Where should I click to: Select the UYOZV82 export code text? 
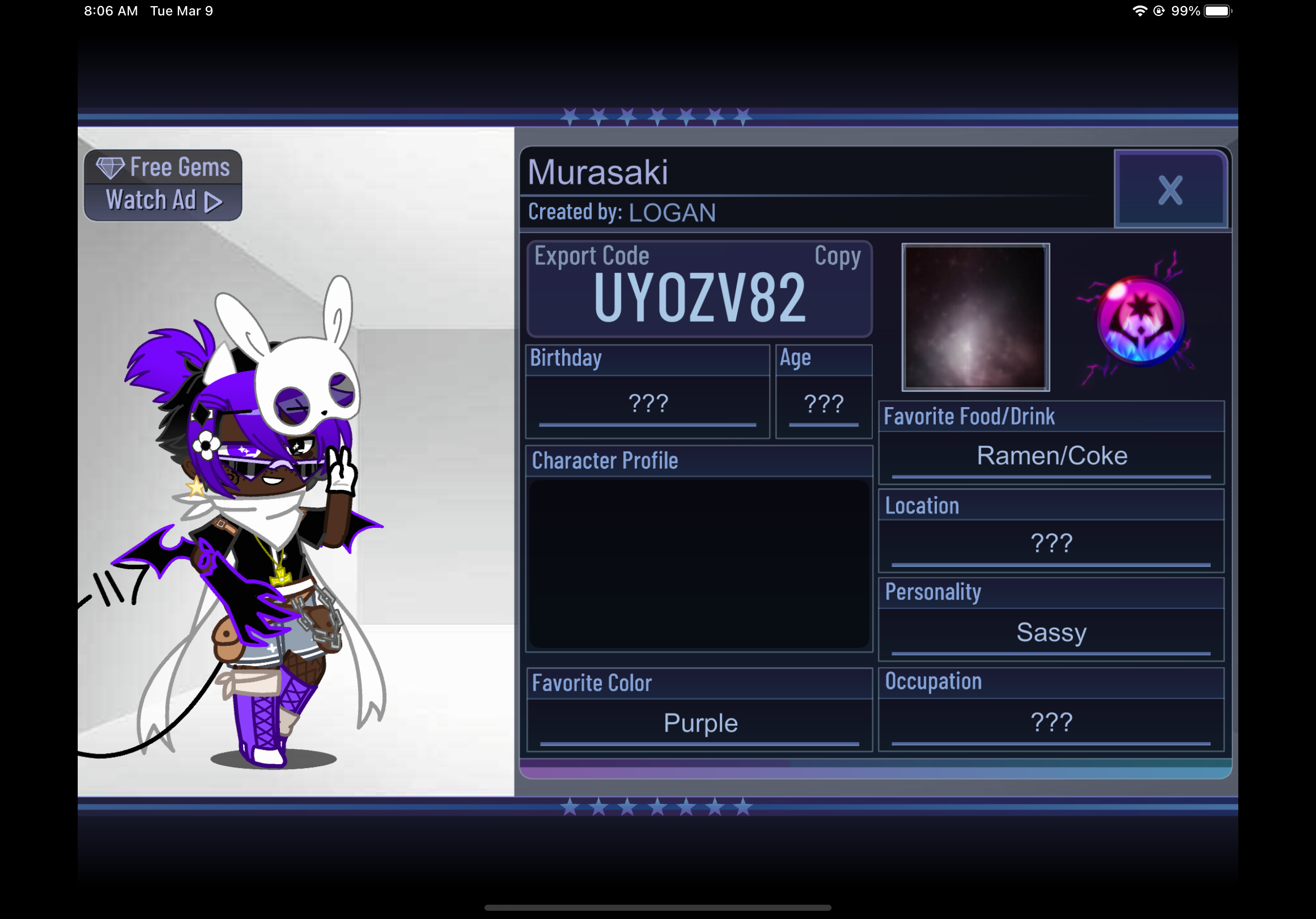click(699, 298)
